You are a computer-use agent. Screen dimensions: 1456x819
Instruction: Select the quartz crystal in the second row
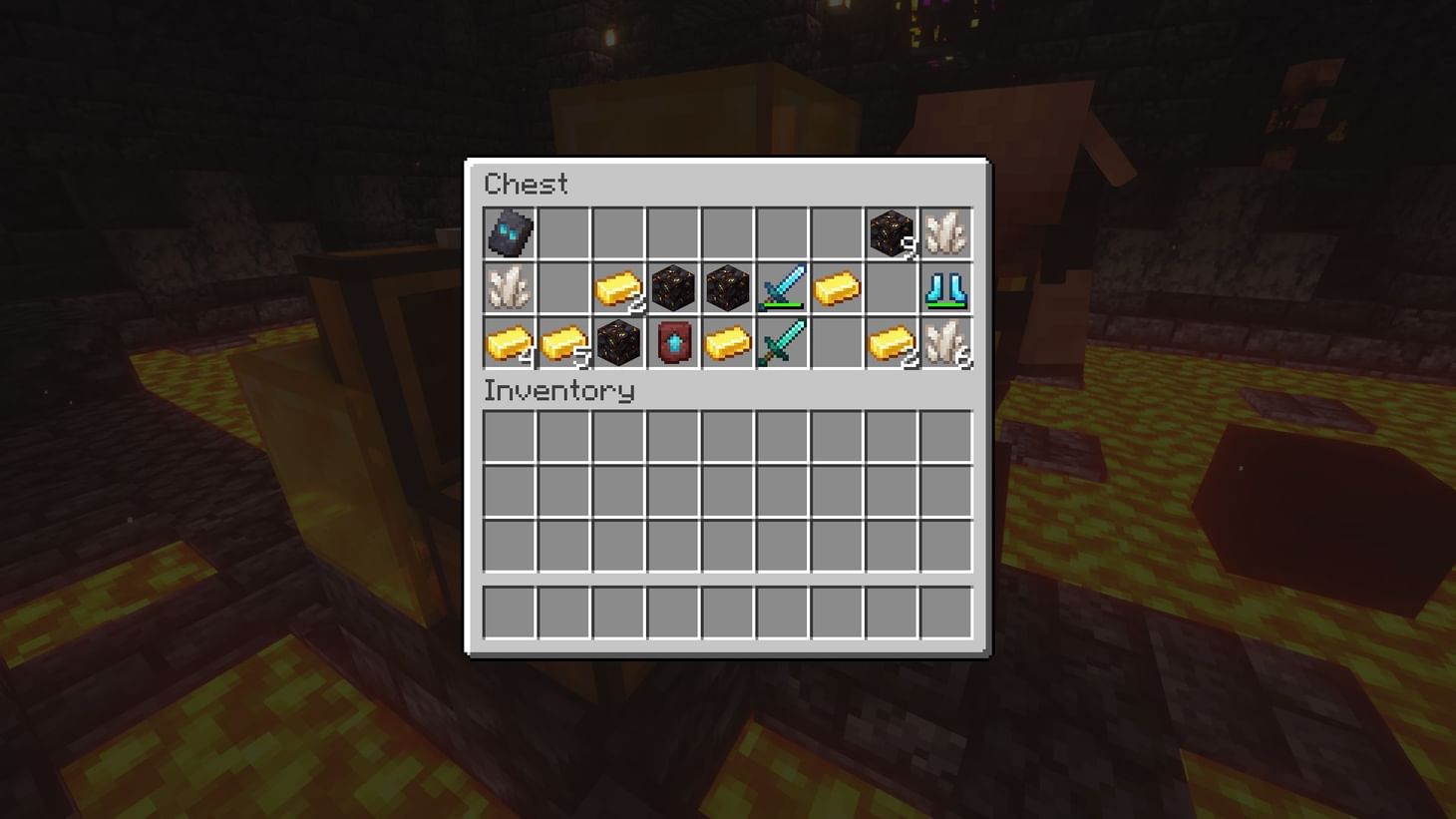509,289
